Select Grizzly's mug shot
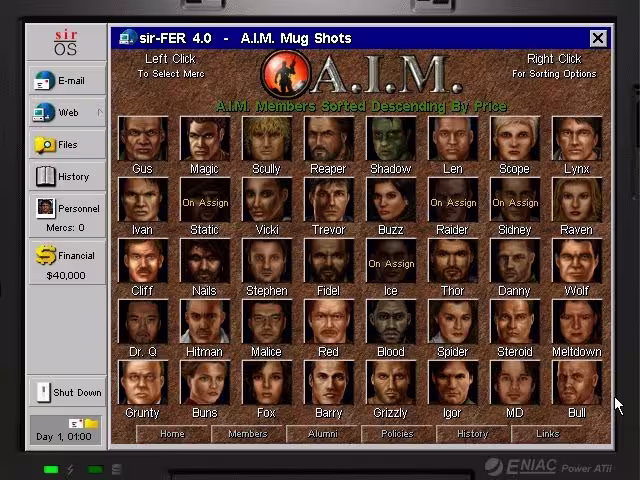This screenshot has width=640, height=480. [390, 383]
